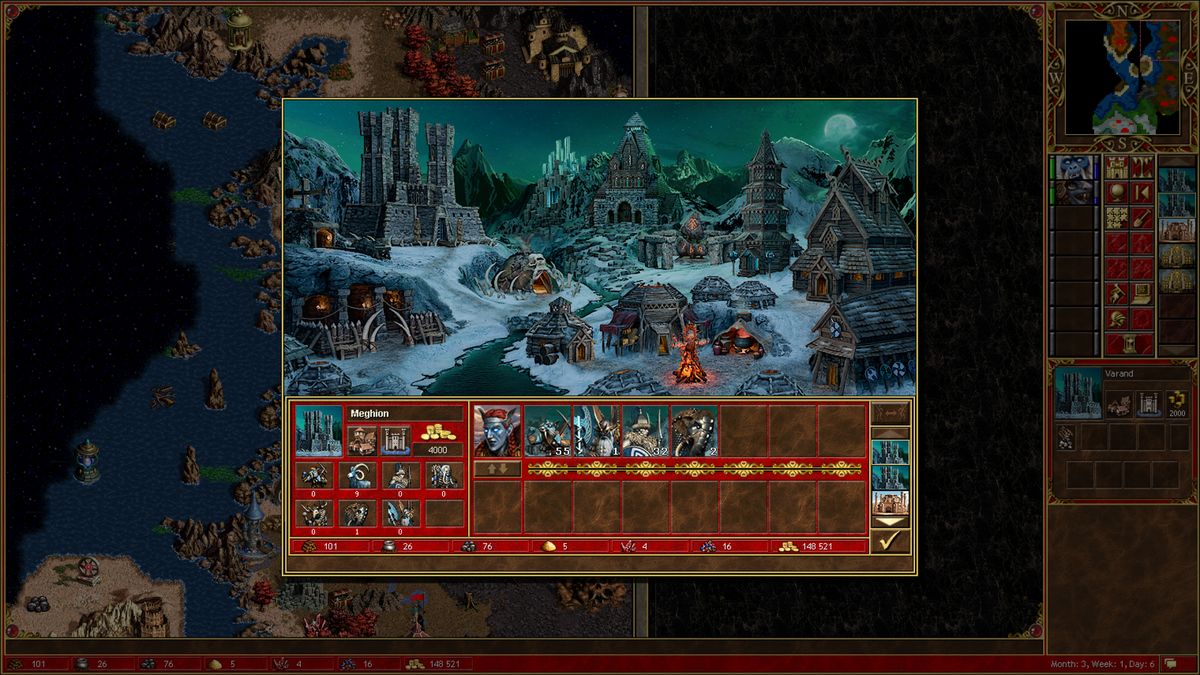Click the Meghion town portrait

[319, 430]
